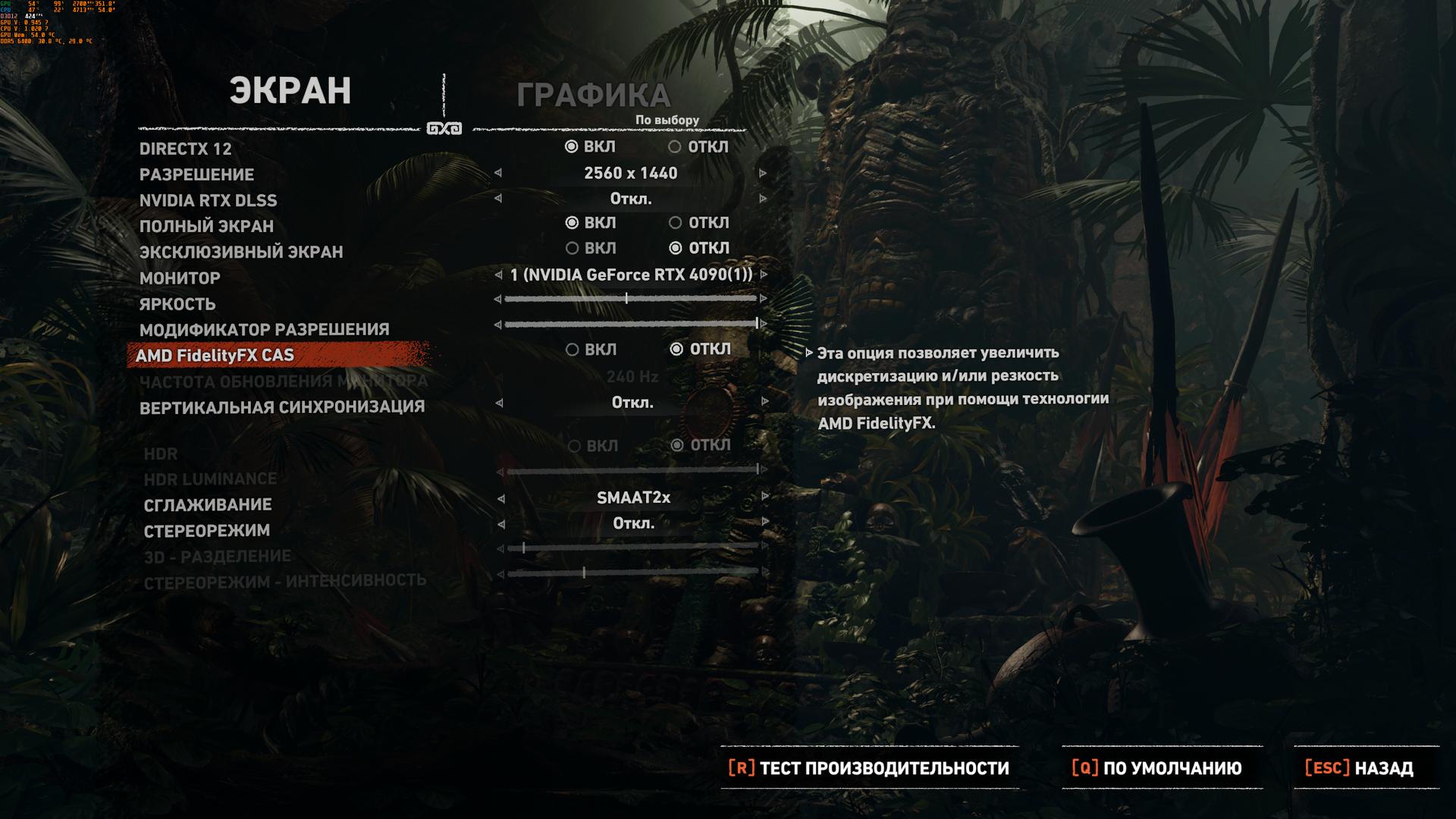Keep DirectX 12 enabled with ВКЛ
The width and height of the screenshot is (1456, 819).
pos(572,147)
